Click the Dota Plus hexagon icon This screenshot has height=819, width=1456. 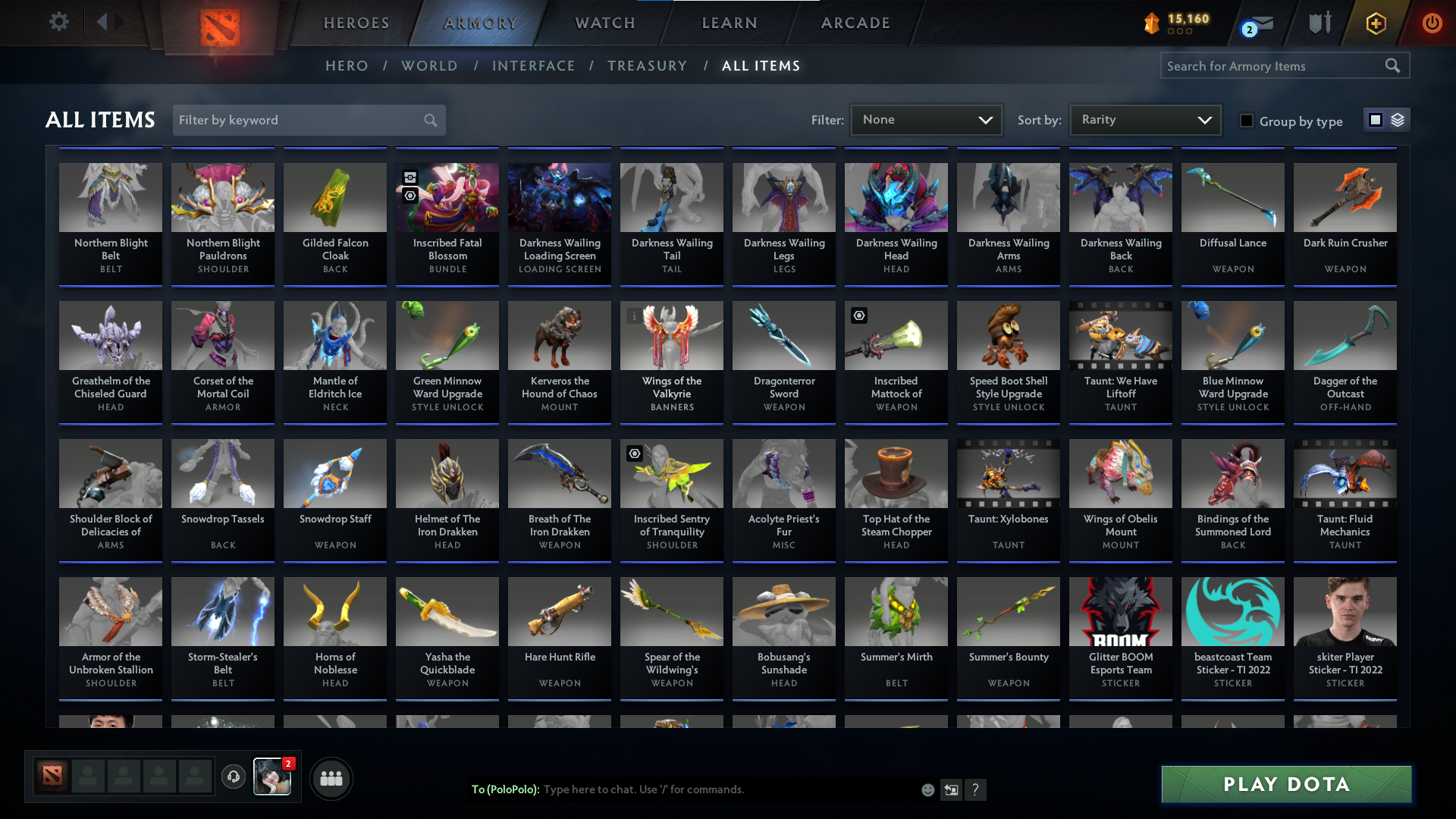1375,23
